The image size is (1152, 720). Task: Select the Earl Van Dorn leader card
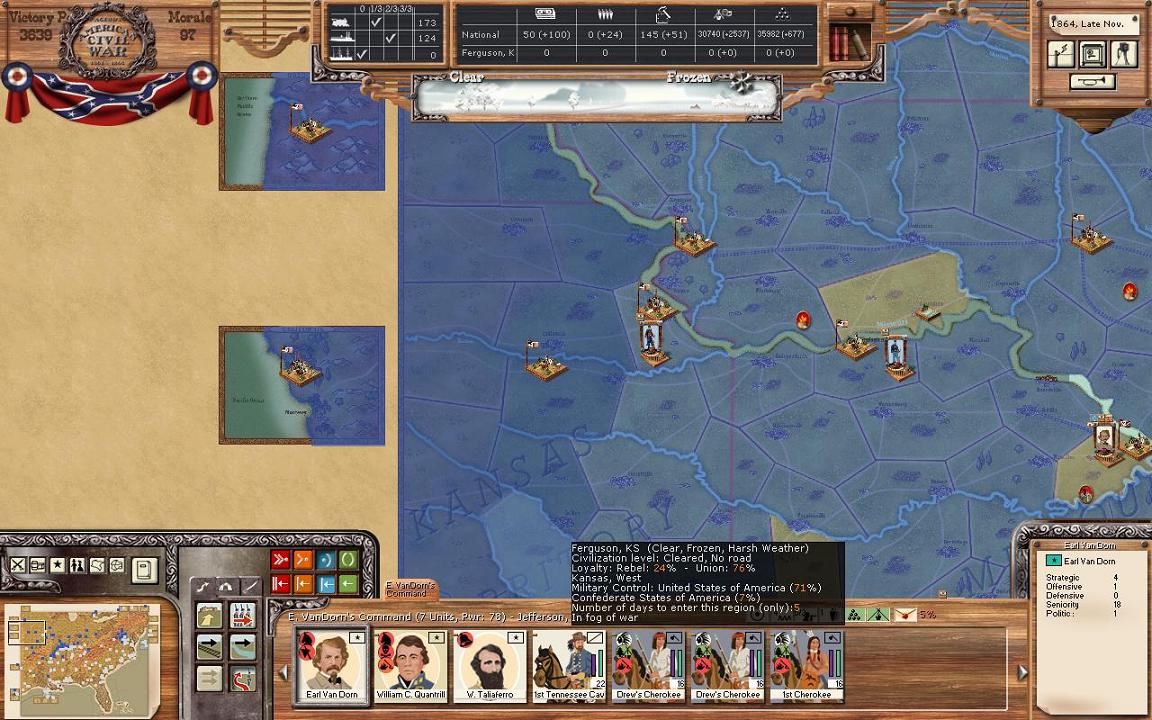click(x=331, y=666)
